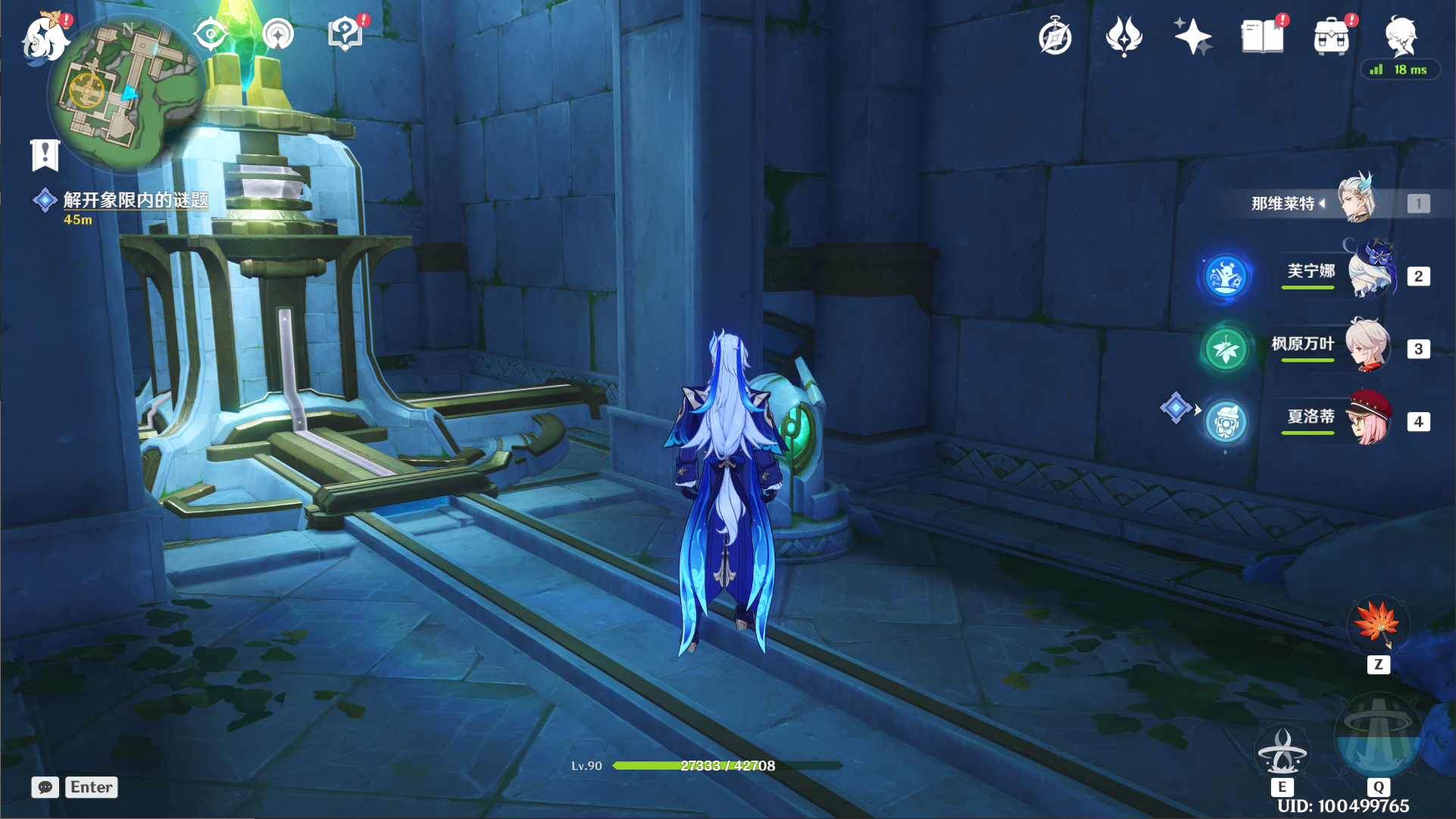Viewport: 1456px width, 819px height.
Task: Open the character profile silhouette menu
Action: tap(1400, 36)
